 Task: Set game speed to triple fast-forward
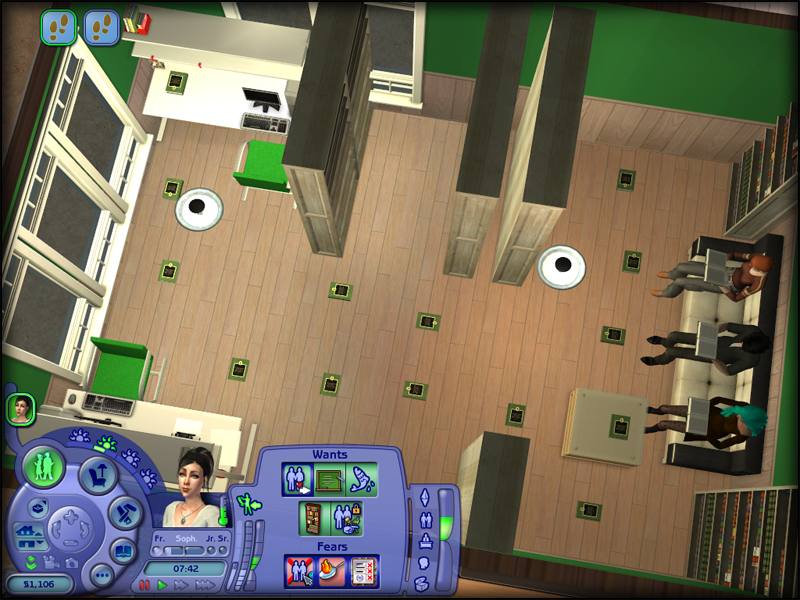click(x=205, y=585)
